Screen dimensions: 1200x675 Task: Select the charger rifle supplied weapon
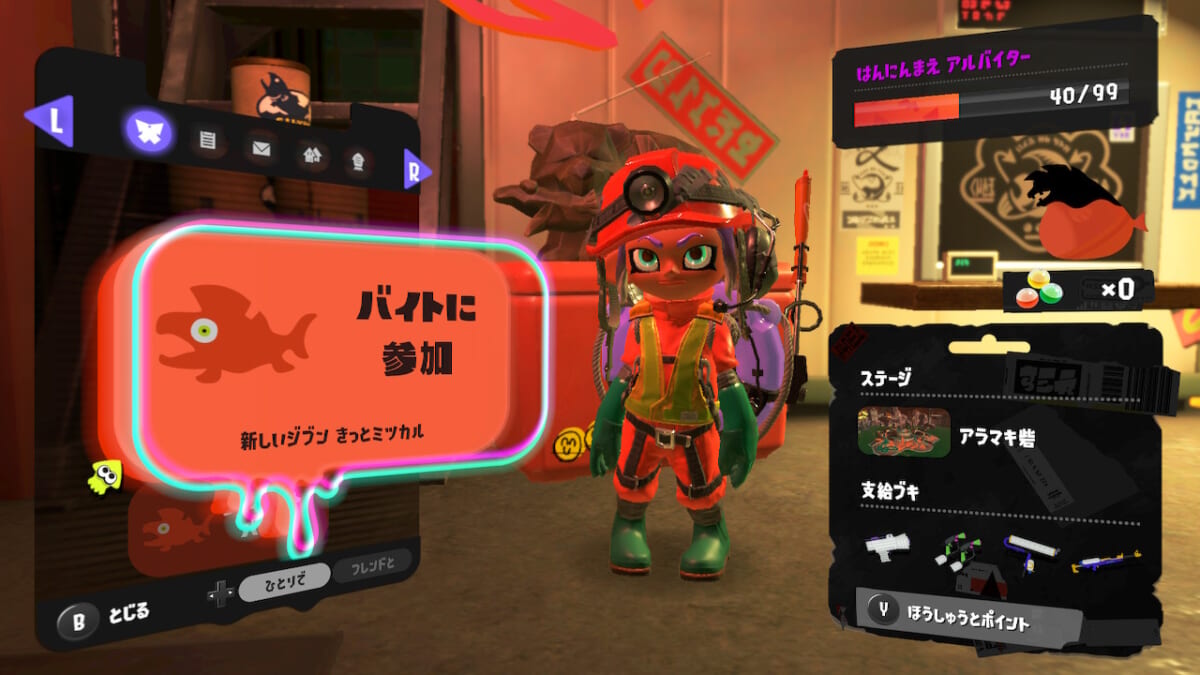pos(1105,560)
